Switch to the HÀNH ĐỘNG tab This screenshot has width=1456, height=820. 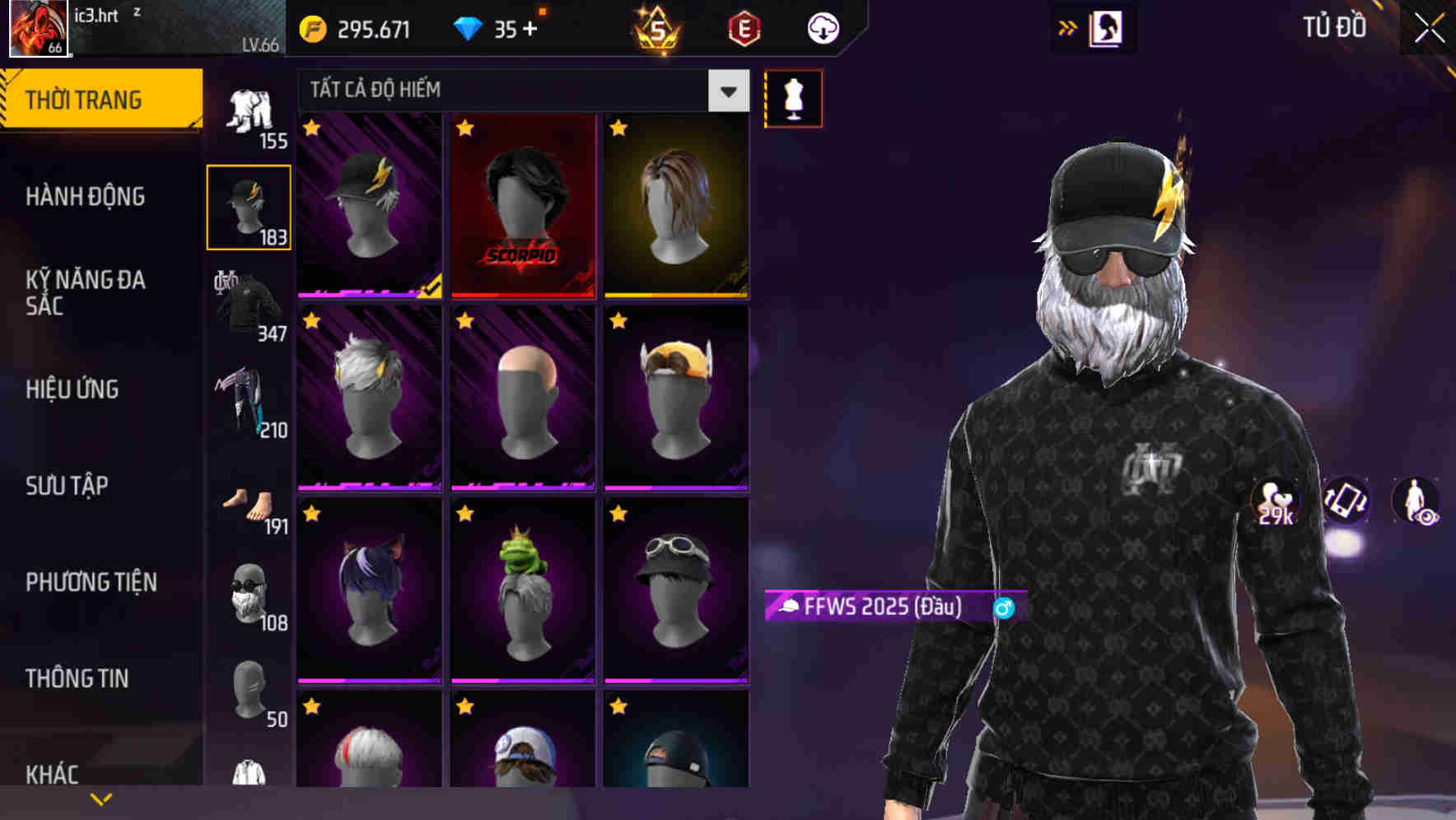click(87, 197)
